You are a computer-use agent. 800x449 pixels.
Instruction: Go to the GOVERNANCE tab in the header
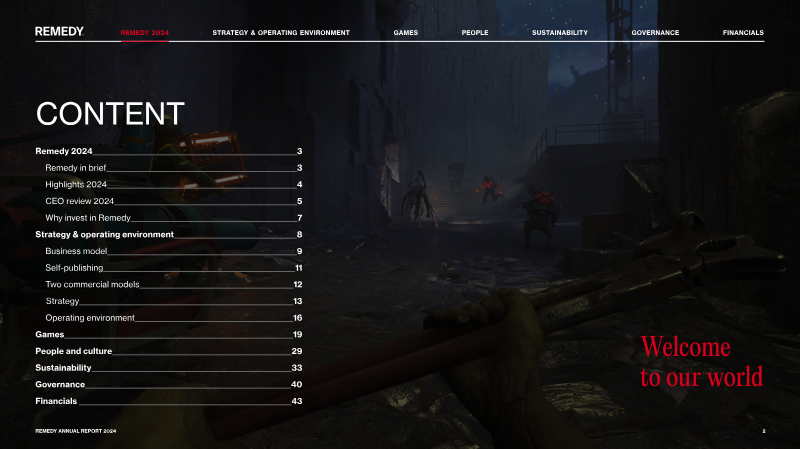pyautogui.click(x=655, y=33)
